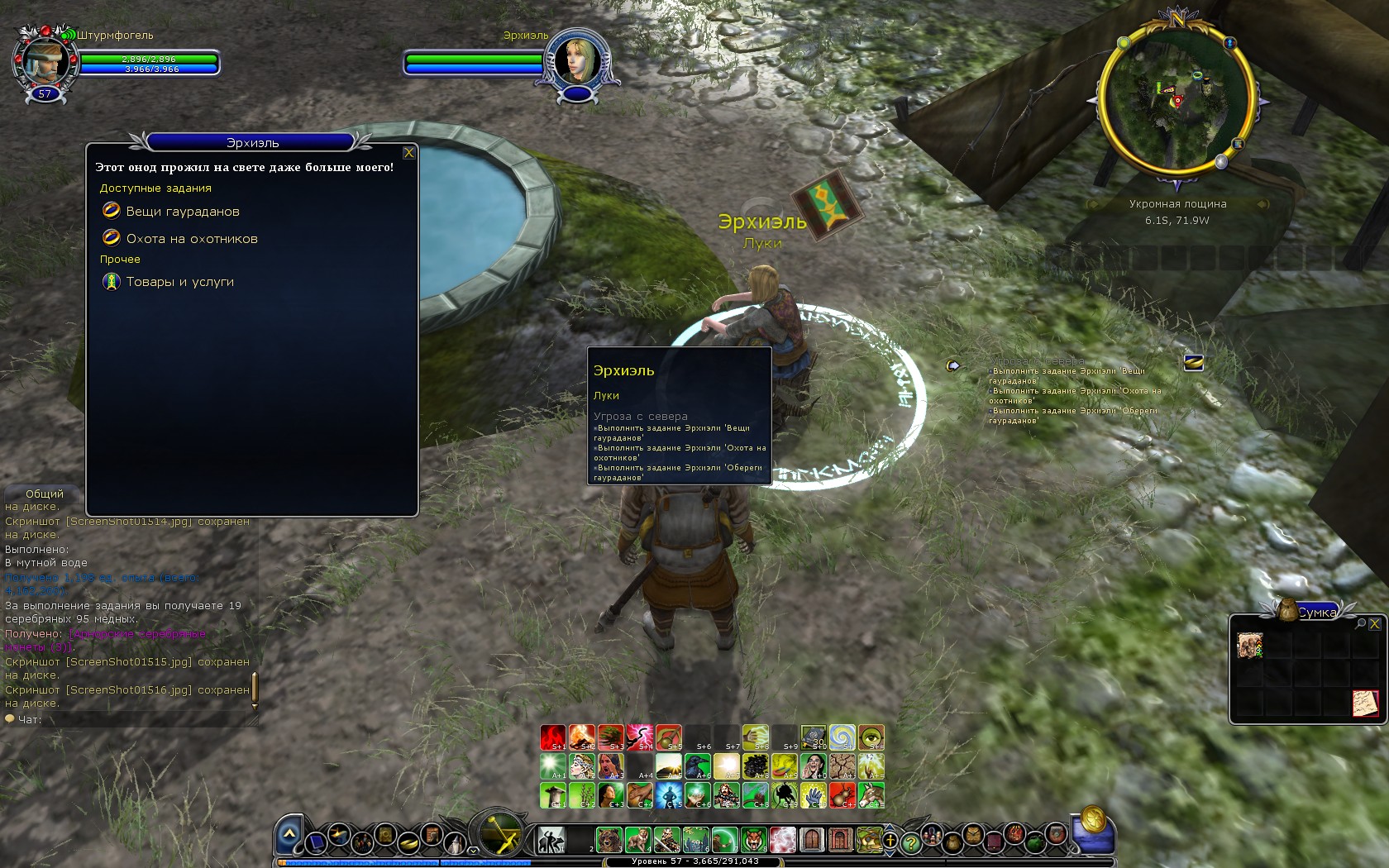Open the minimap

1177,101
